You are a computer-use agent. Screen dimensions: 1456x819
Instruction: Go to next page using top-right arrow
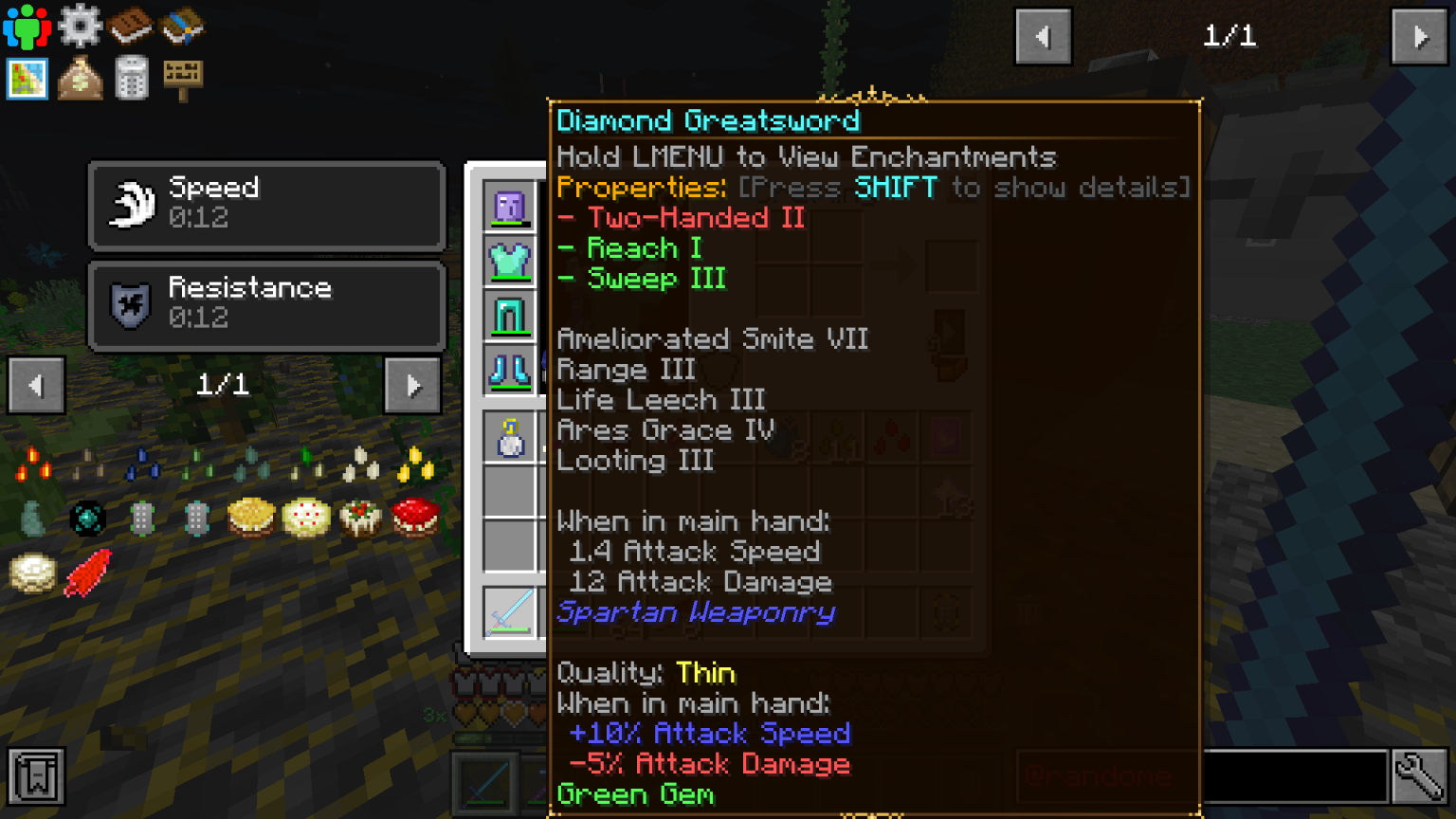click(1419, 37)
